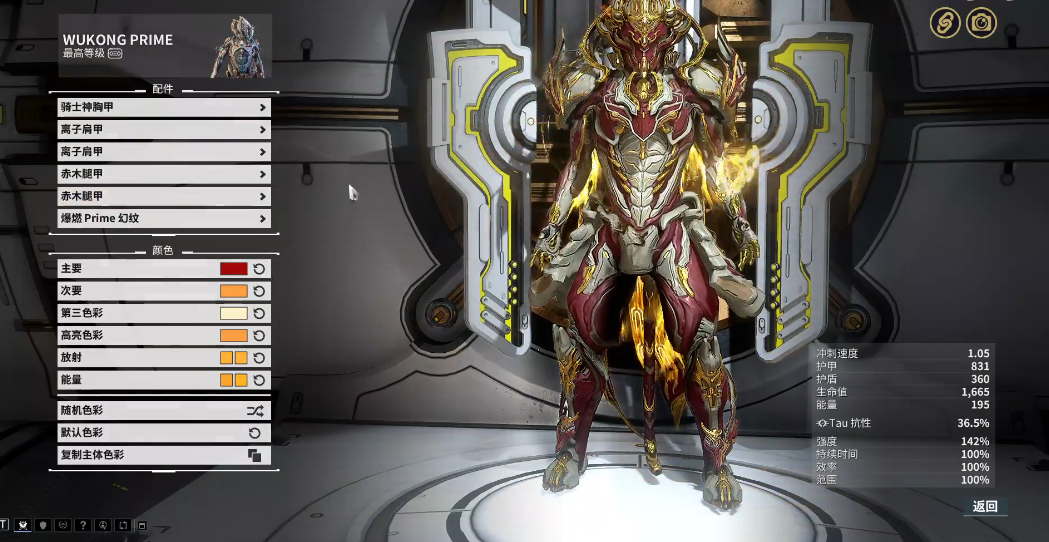Click the 返回 back button

(985, 507)
